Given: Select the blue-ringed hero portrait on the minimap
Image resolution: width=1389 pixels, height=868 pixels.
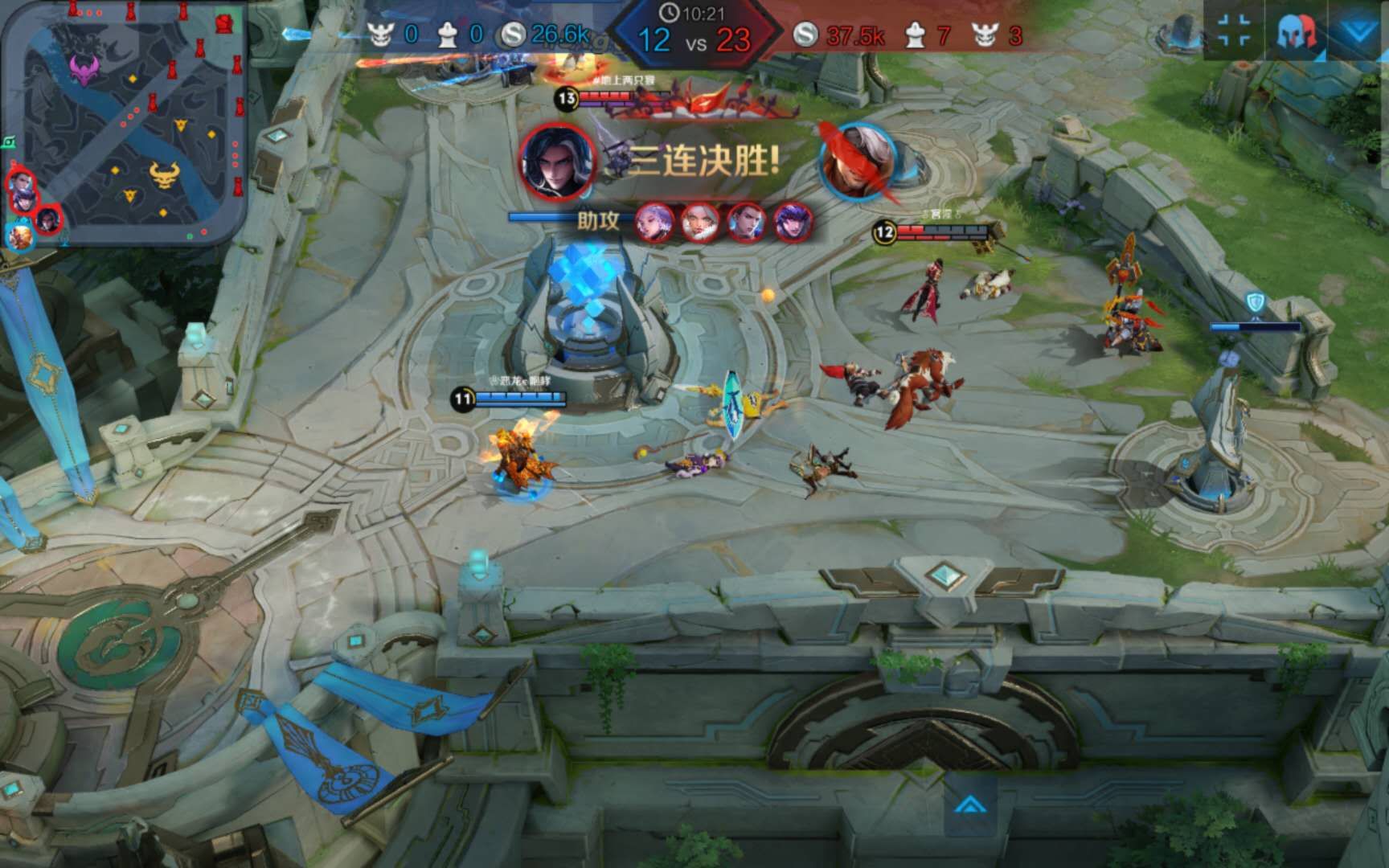Looking at the screenshot, I should coord(20,237).
